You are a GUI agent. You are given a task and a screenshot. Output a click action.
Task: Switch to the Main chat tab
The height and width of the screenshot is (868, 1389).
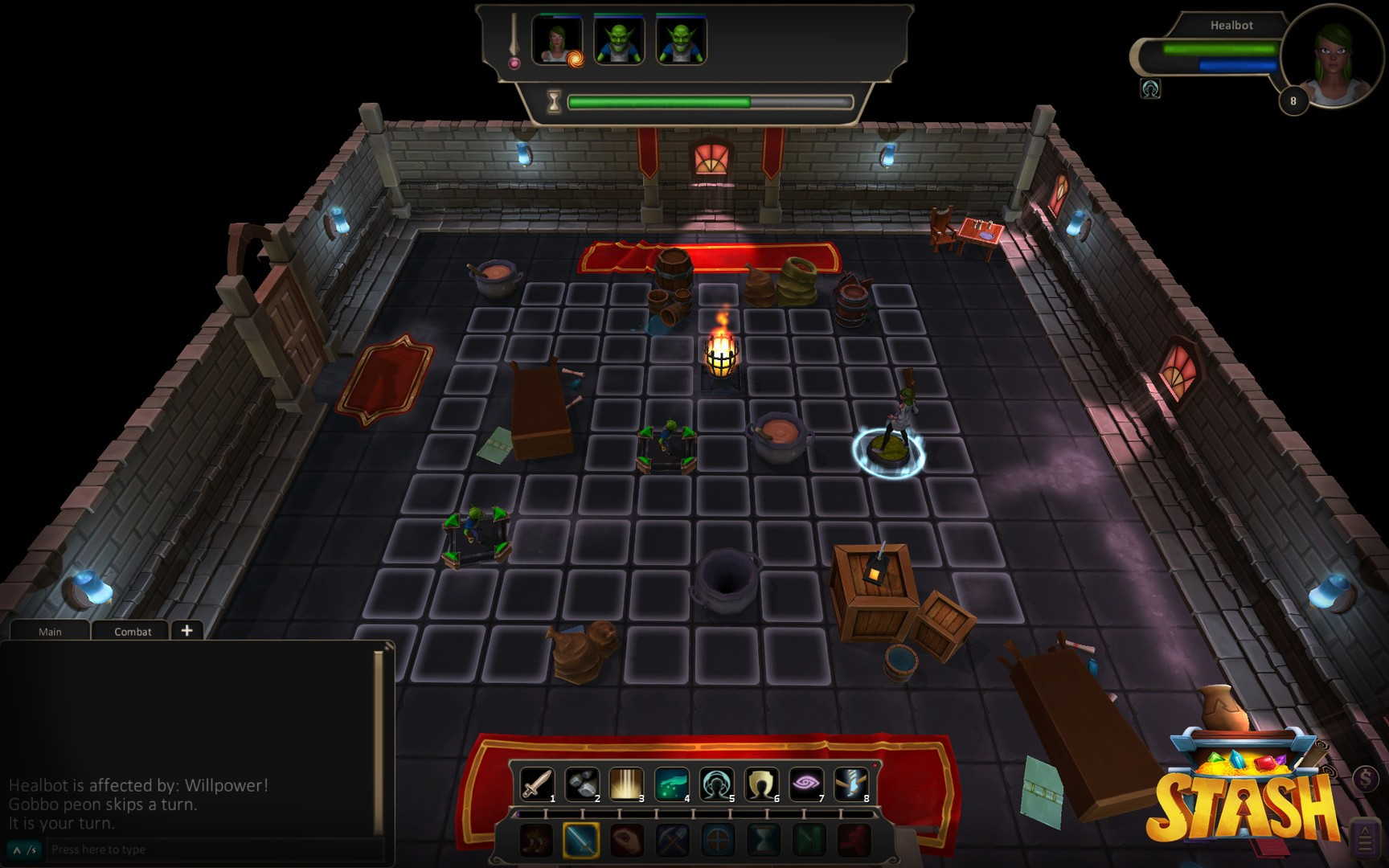coord(50,632)
